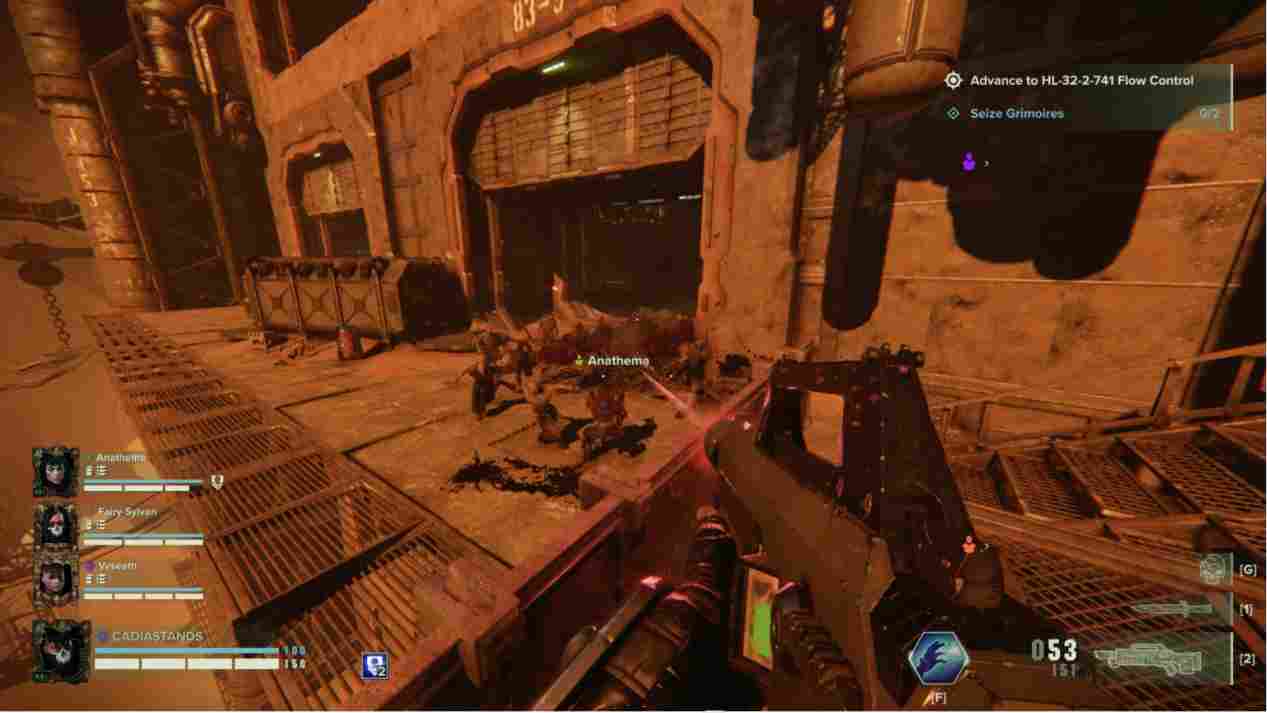The height and width of the screenshot is (713, 1267).
Task: Choose Fairy-Sylvan's portrait in the team list
Action: click(x=56, y=525)
